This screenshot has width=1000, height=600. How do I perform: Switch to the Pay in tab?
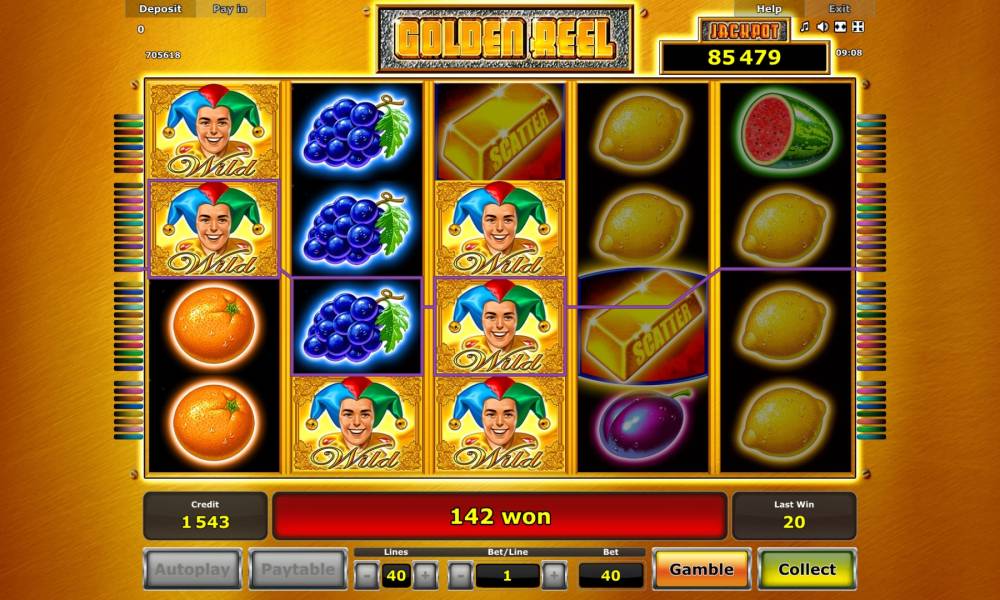point(231,9)
